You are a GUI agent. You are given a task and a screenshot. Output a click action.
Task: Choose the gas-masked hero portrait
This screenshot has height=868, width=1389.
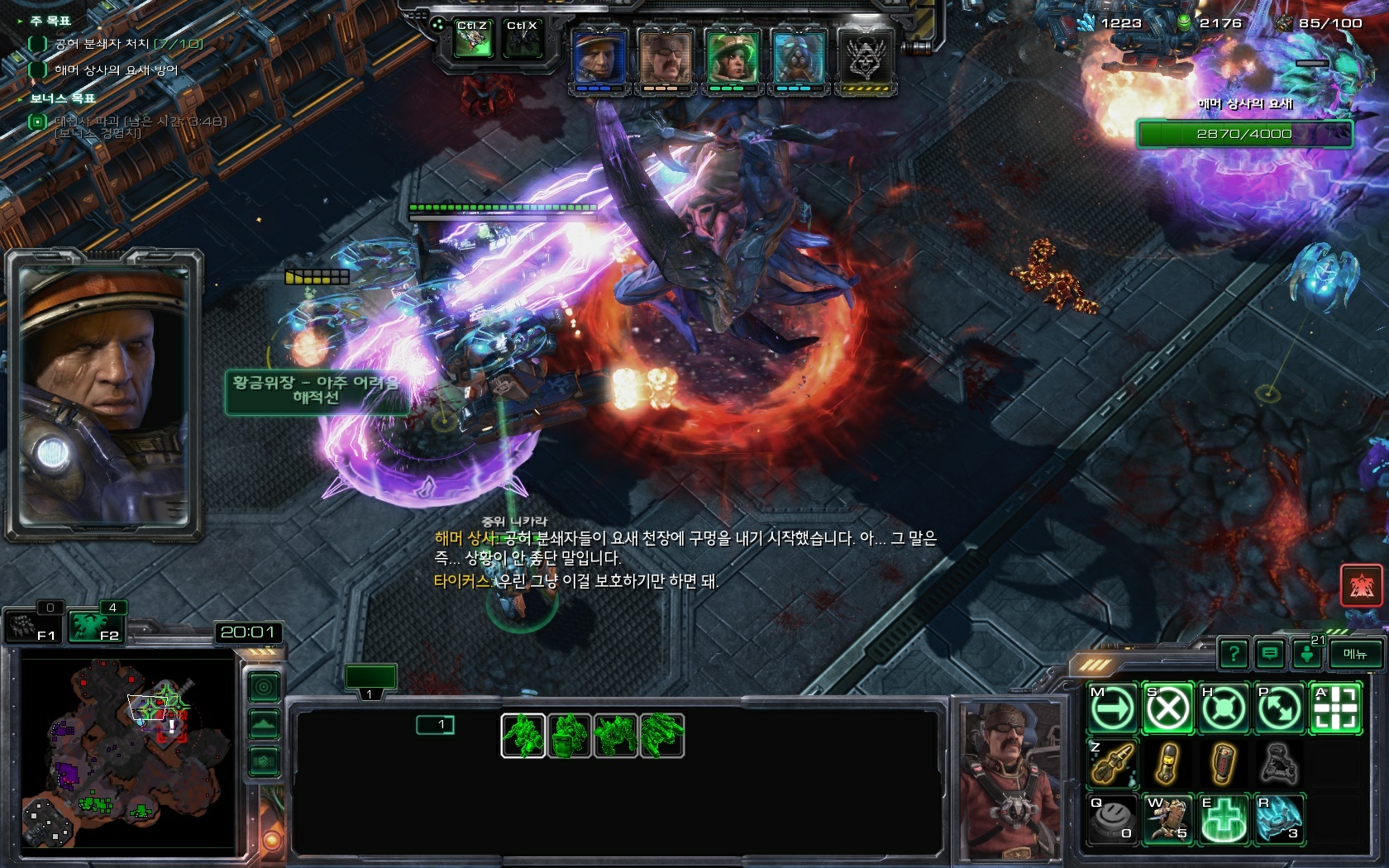pyautogui.click(x=798, y=59)
